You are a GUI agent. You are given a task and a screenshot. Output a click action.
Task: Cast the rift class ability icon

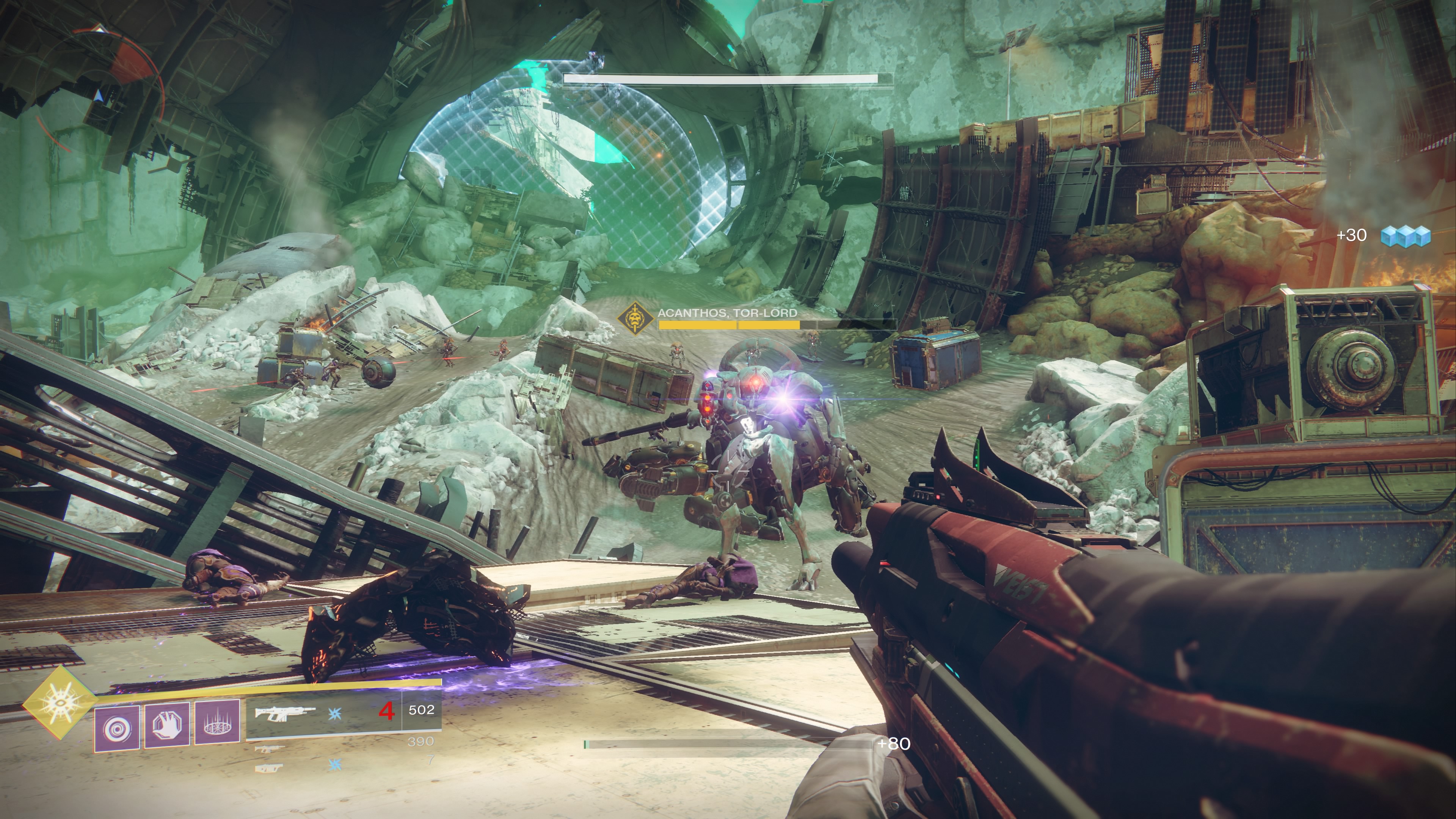coord(218,722)
